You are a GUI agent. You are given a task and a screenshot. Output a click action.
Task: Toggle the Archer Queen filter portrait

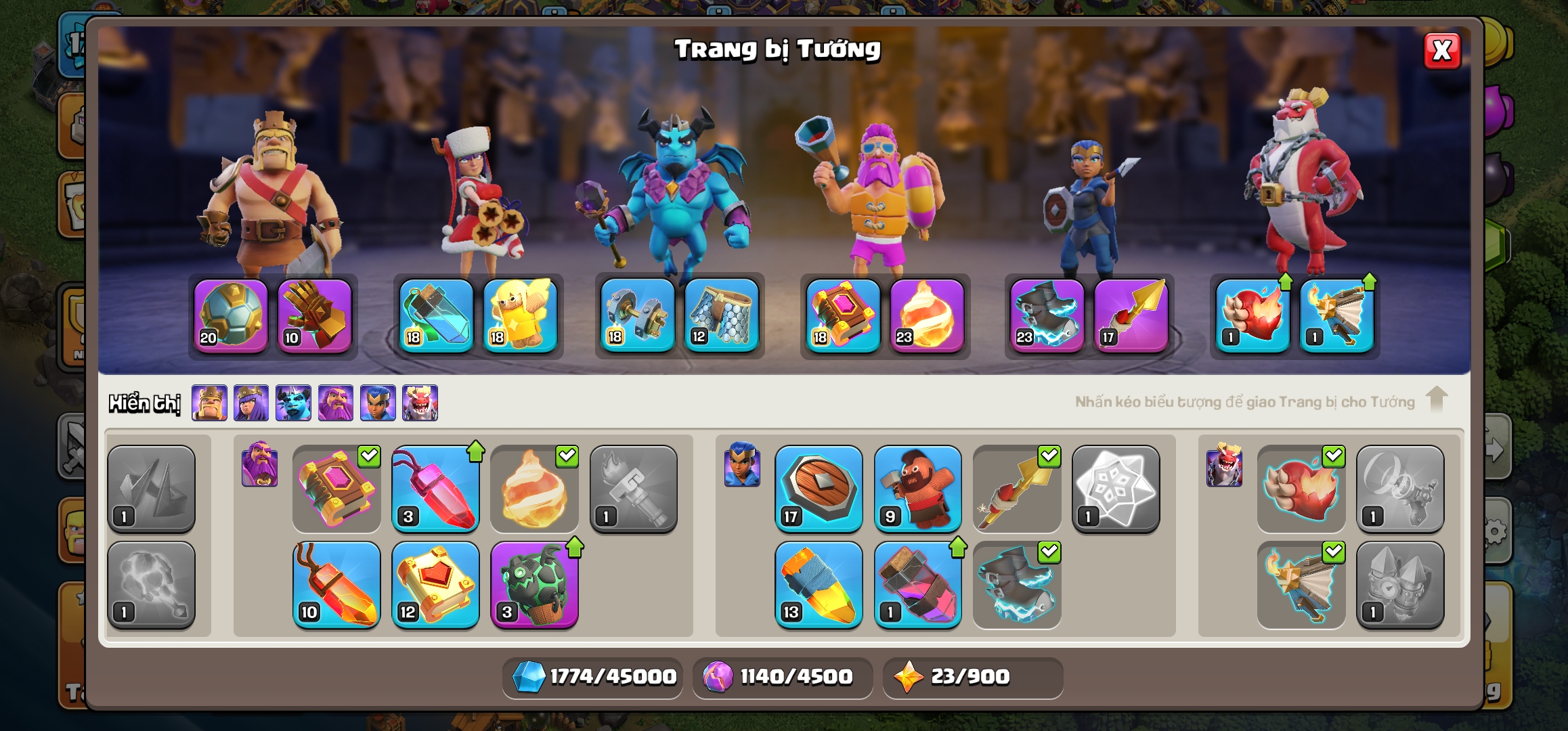(251, 403)
